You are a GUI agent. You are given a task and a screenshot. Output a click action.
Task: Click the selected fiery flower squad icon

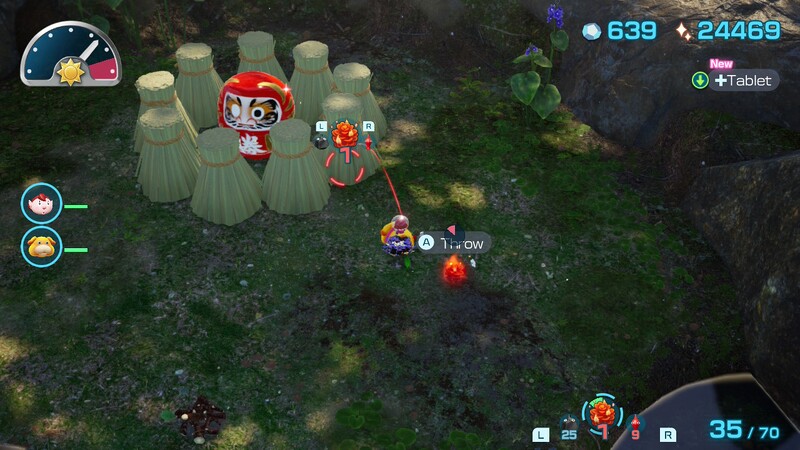601,414
